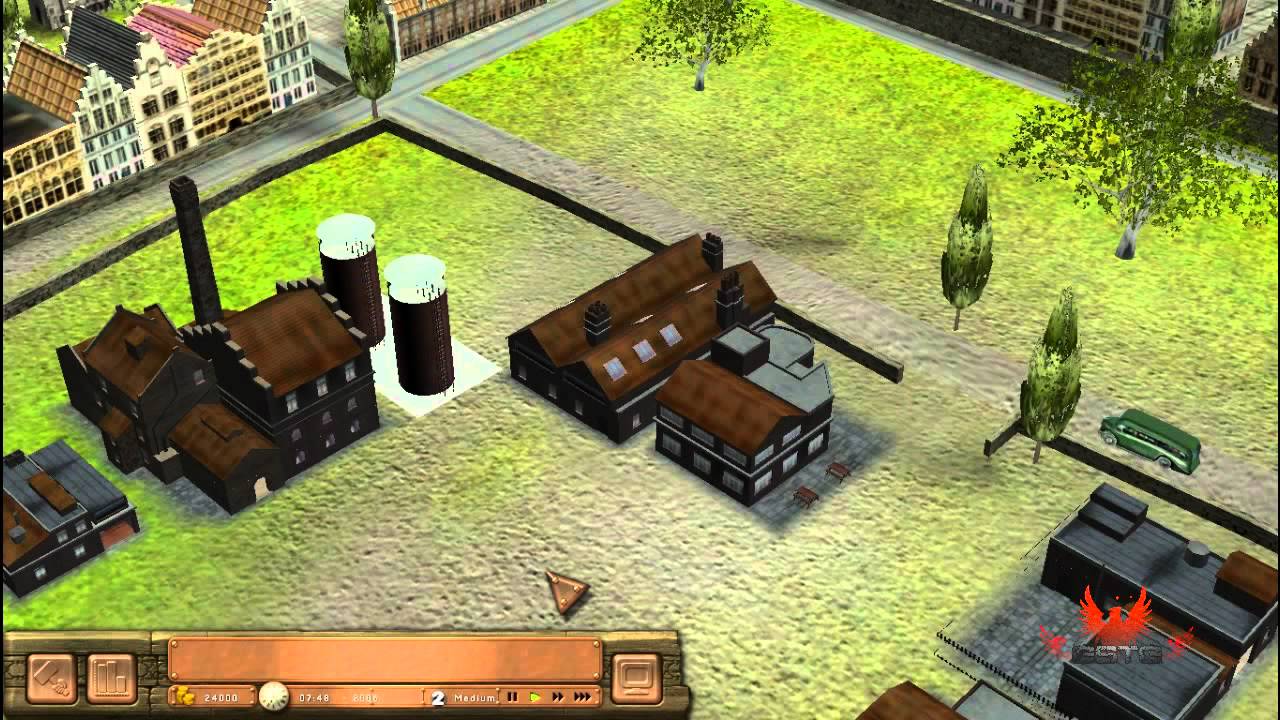Switch to fast-forward speed
The height and width of the screenshot is (720, 1280).
(x=558, y=697)
